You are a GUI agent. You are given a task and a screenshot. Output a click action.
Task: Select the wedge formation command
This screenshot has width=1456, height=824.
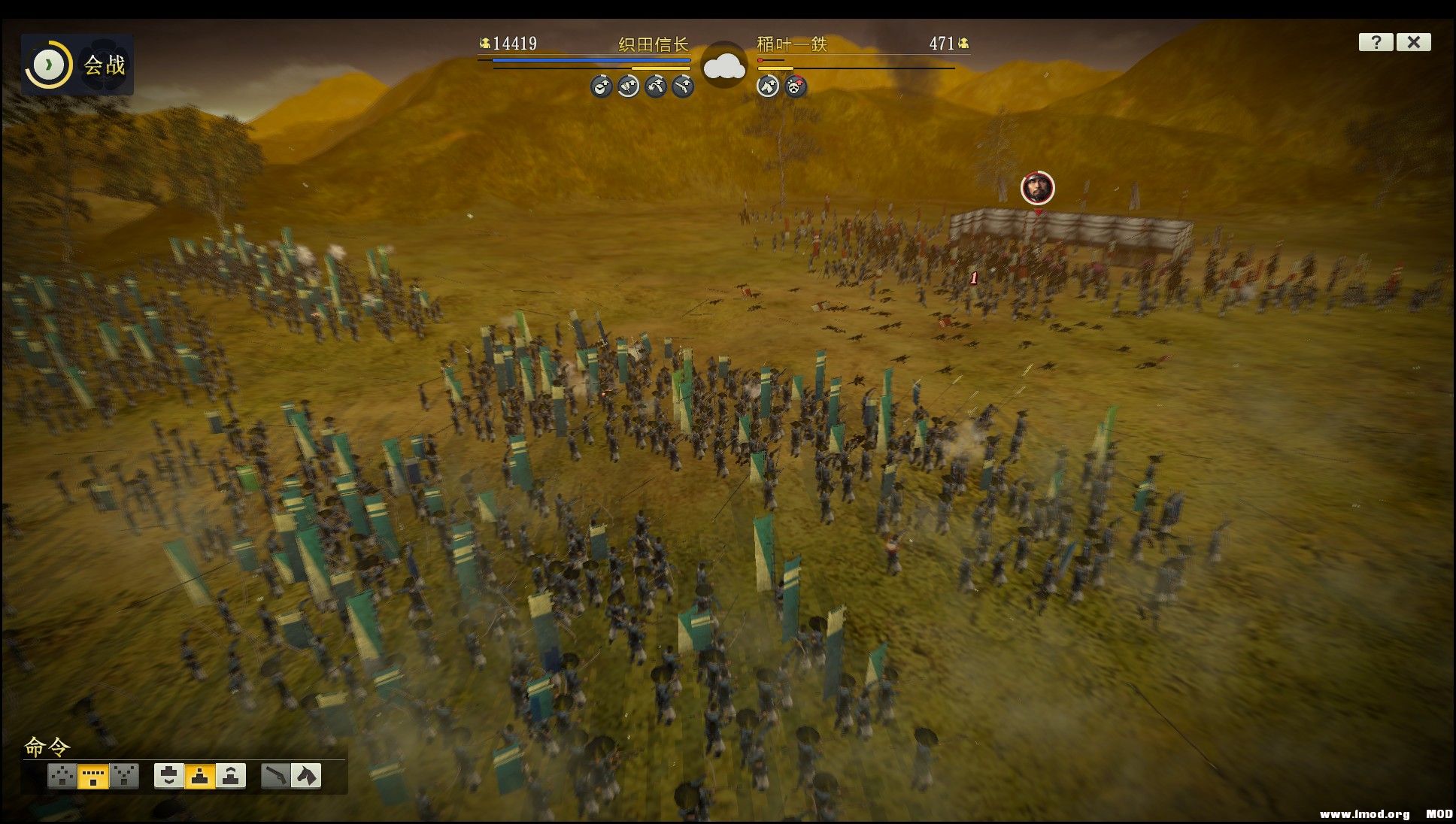62,776
